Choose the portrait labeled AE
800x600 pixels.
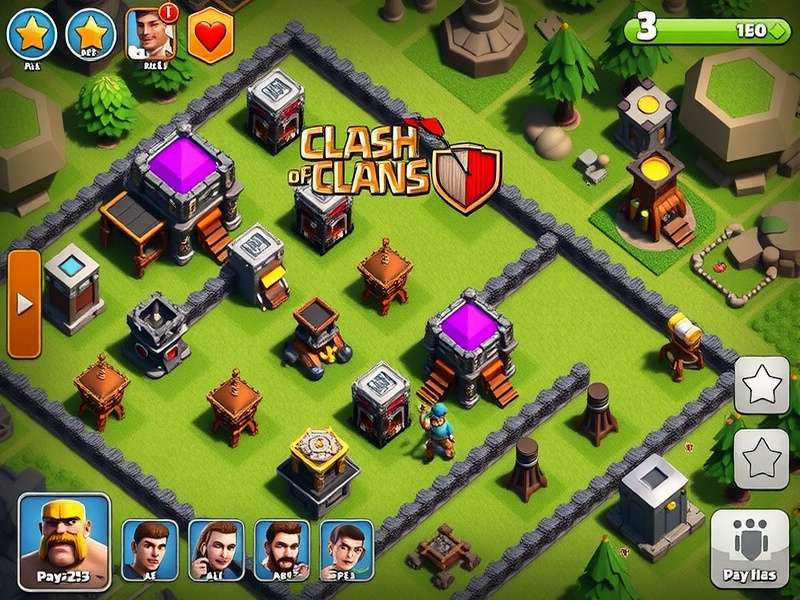tap(150, 550)
